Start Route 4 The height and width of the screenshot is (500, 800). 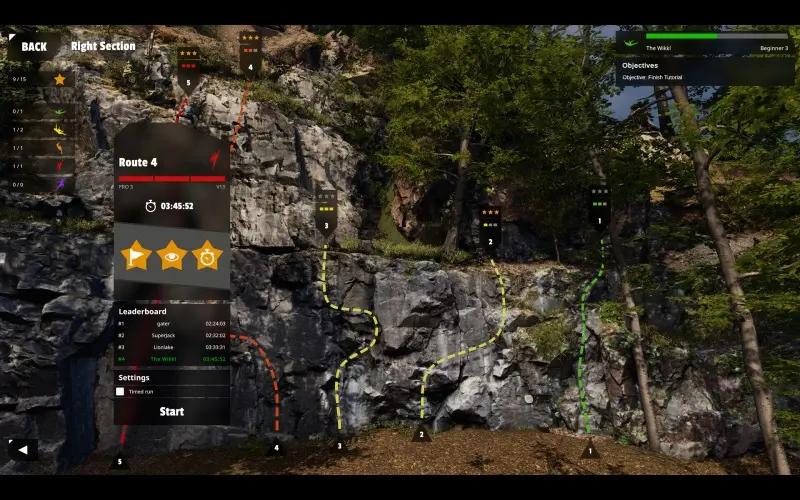172,411
